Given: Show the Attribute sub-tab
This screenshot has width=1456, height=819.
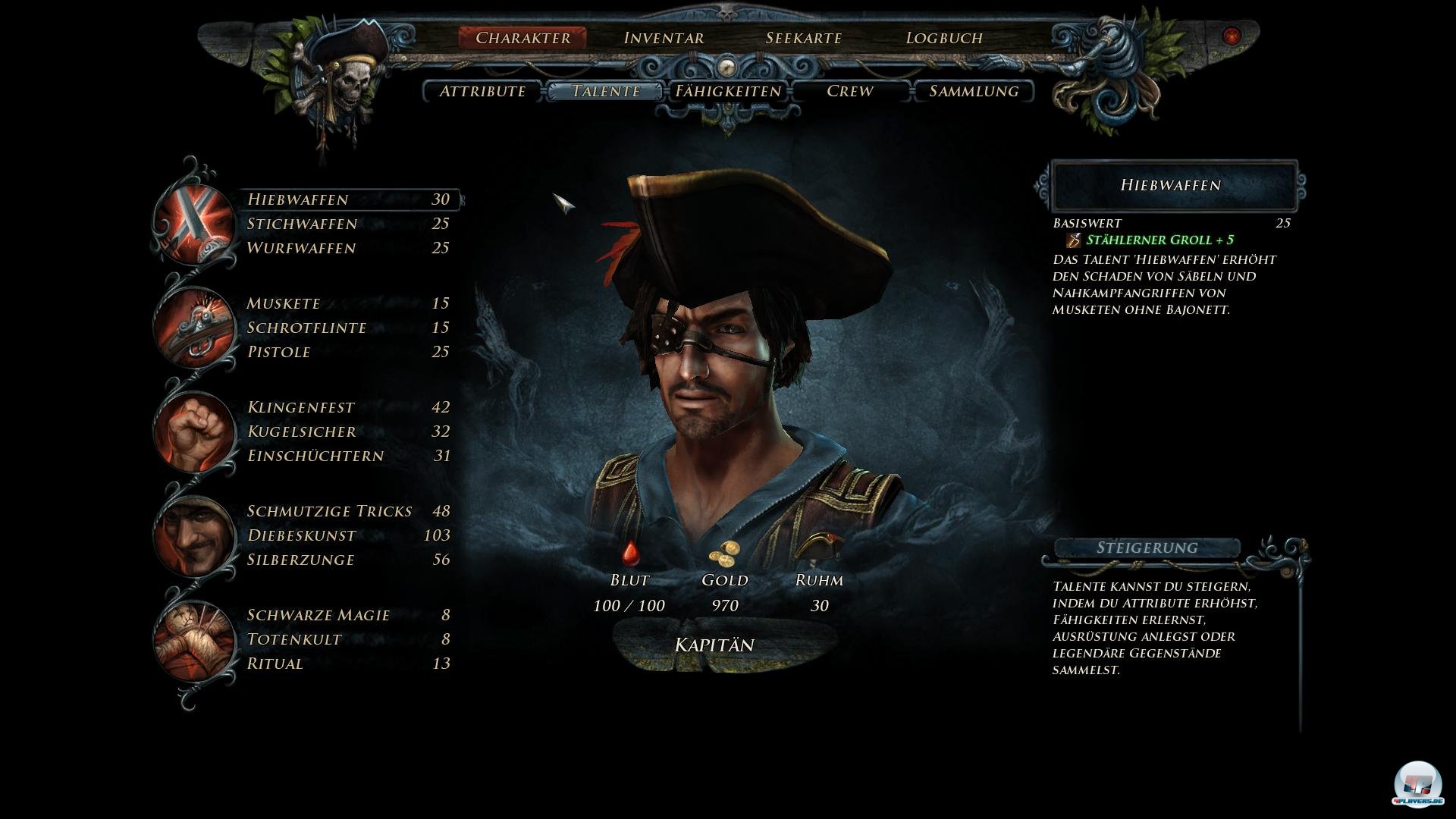Looking at the screenshot, I should pos(482,91).
